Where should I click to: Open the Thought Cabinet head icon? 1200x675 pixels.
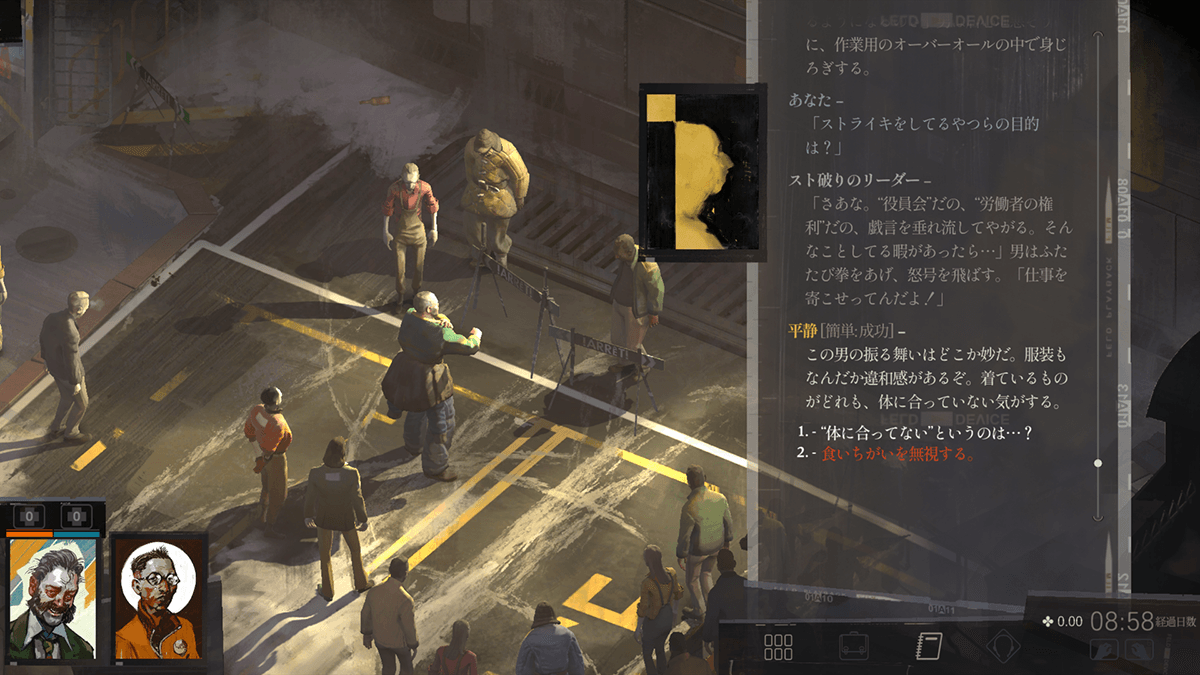(1003, 647)
